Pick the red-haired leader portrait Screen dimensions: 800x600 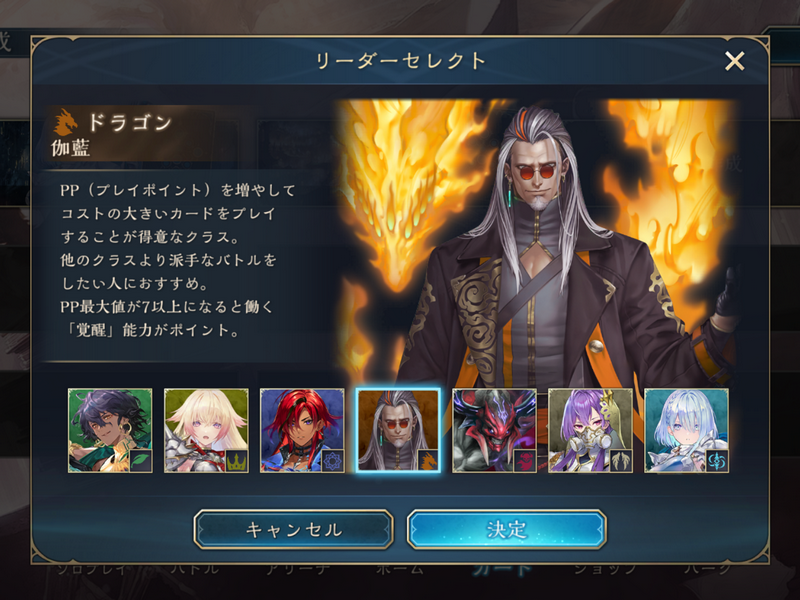pyautogui.click(x=302, y=430)
